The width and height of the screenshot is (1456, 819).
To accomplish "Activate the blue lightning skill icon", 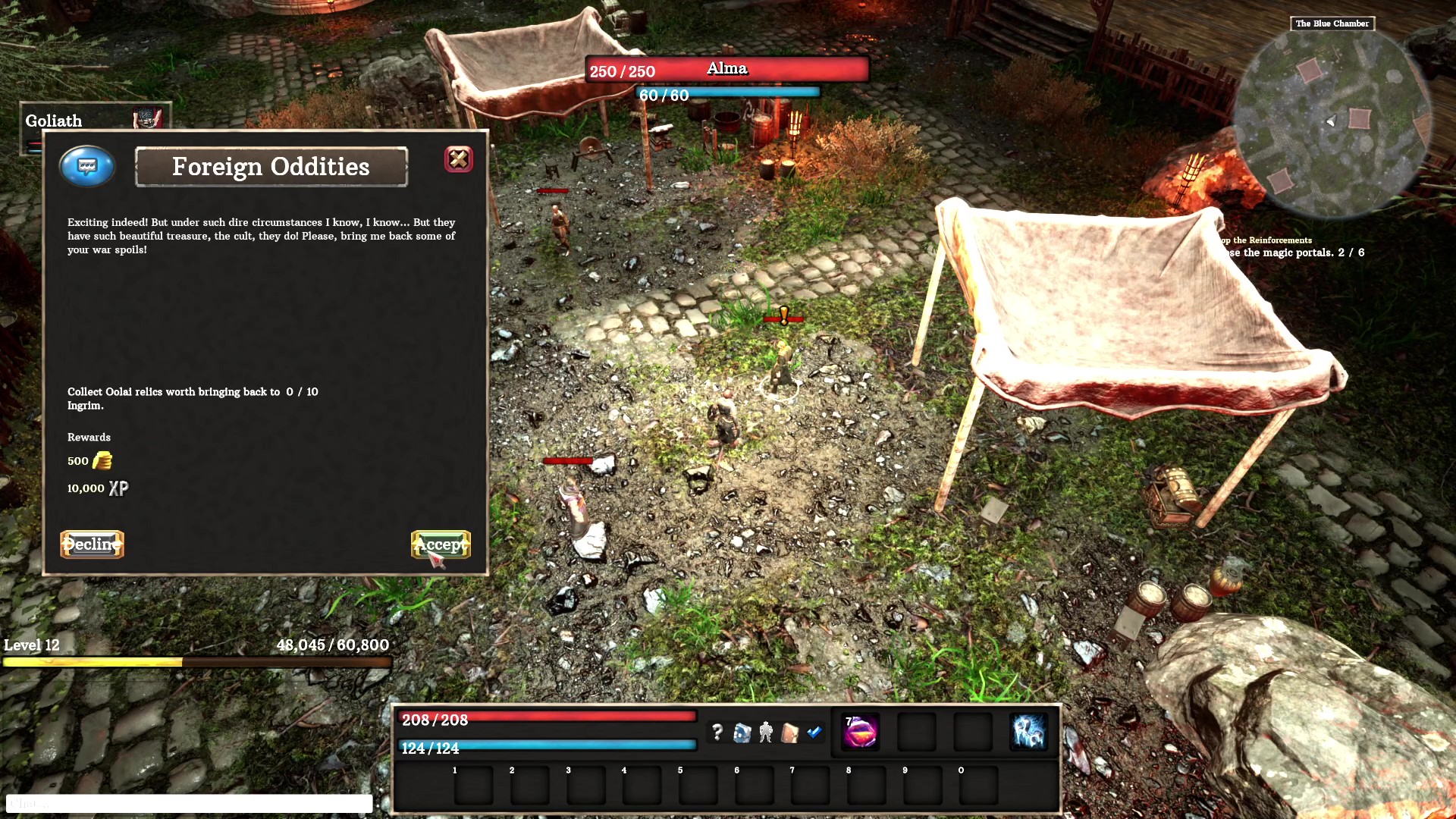I will pyautogui.click(x=1030, y=732).
